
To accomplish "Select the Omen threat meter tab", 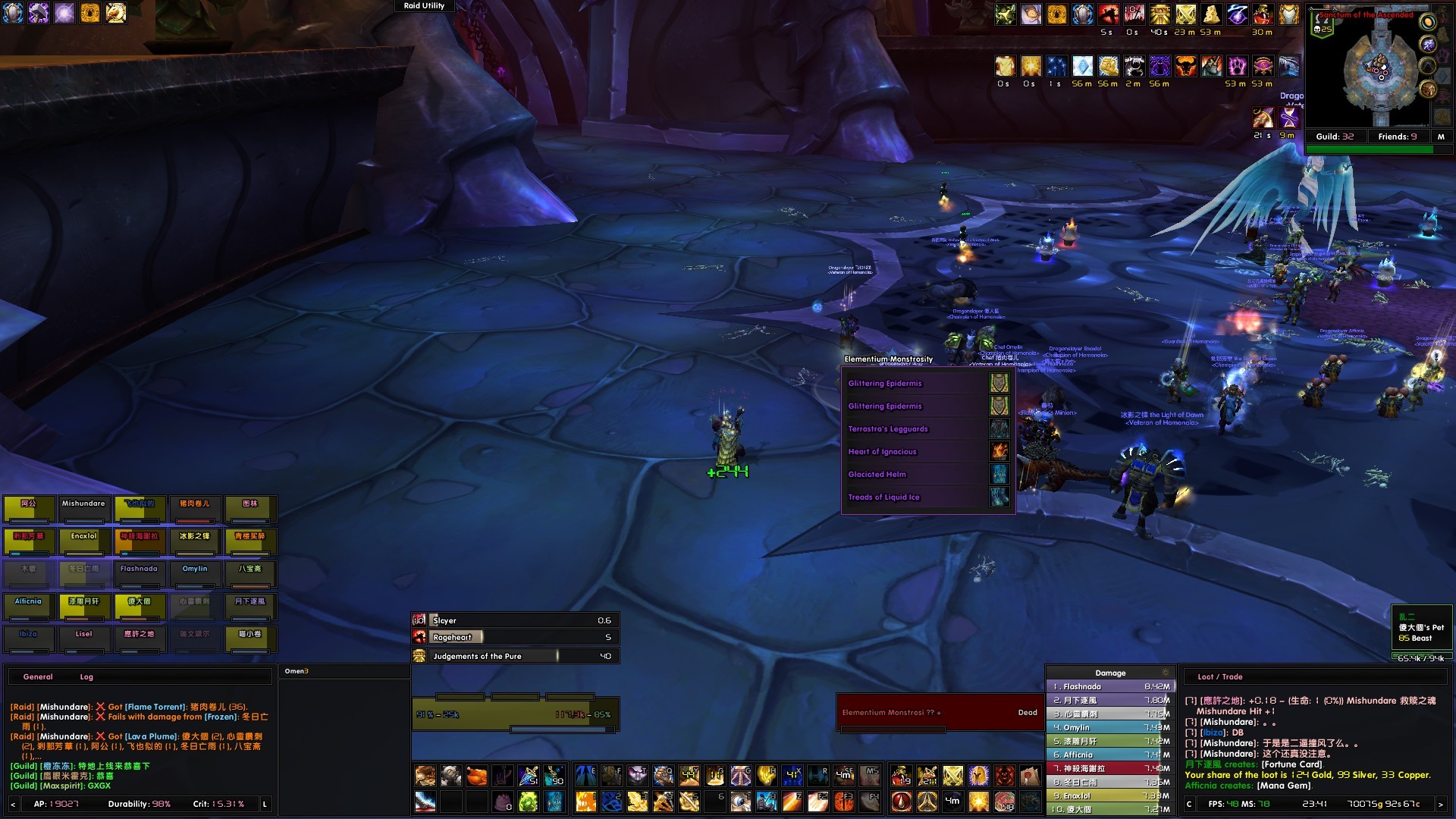I will pos(297,671).
